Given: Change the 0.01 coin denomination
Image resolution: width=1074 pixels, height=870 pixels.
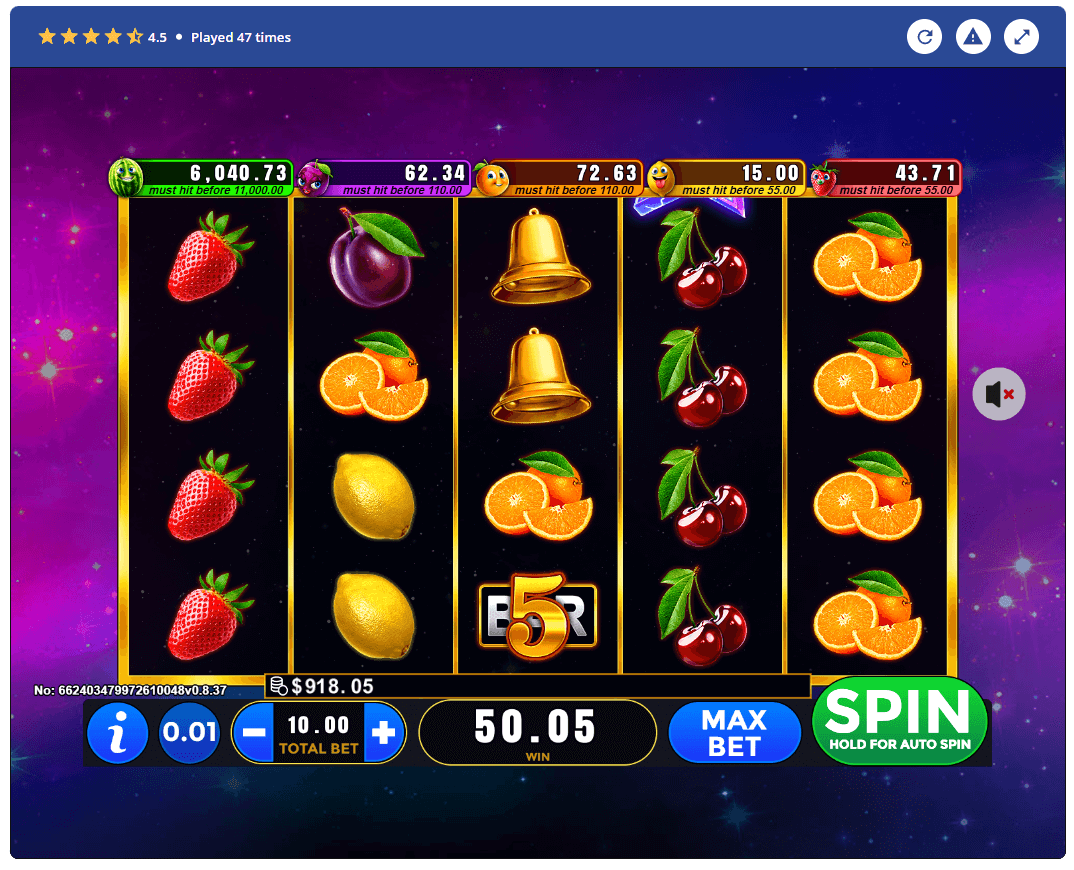Looking at the screenshot, I should tap(189, 733).
